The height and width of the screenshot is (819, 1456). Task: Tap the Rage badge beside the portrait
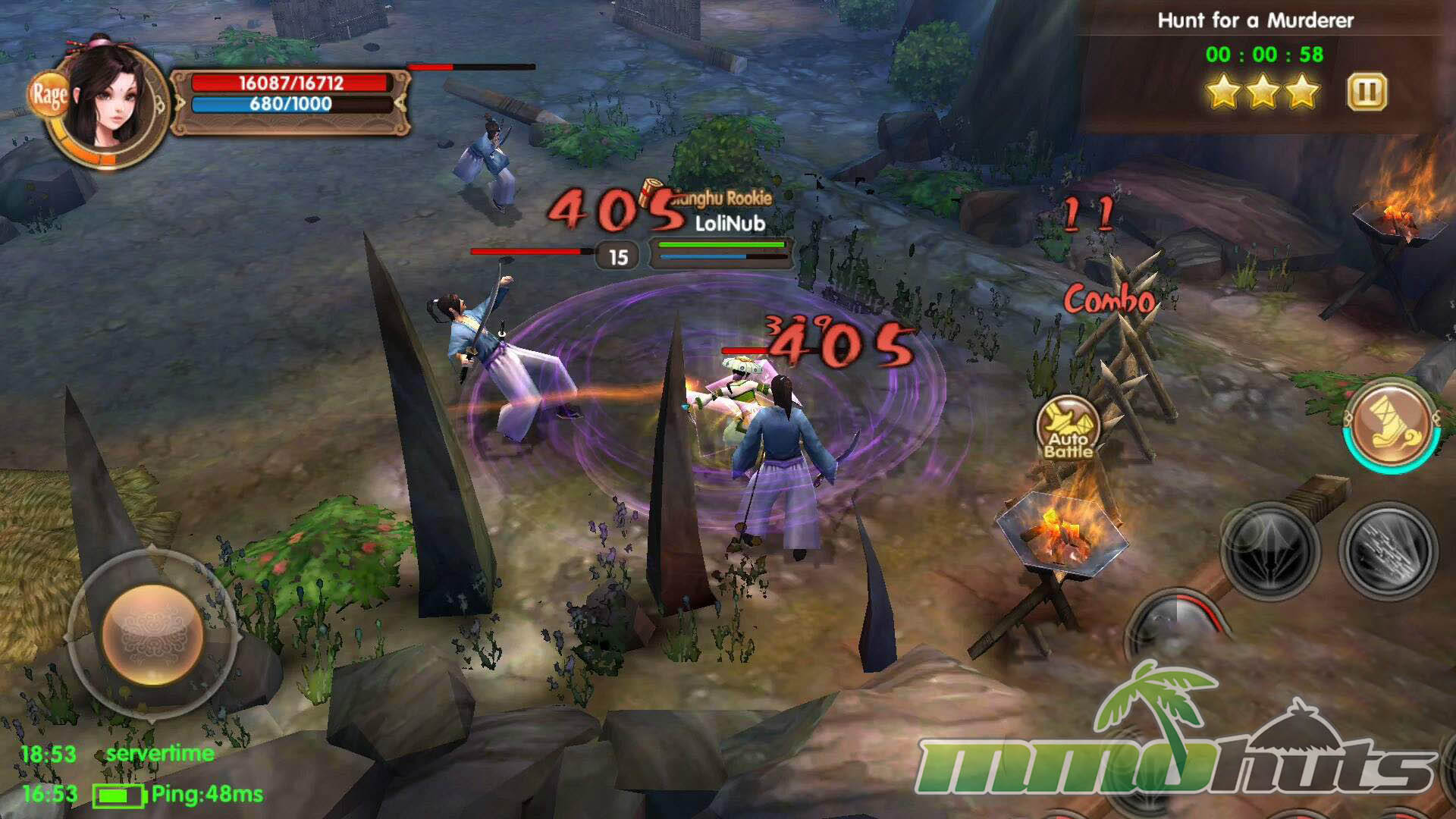point(49,95)
